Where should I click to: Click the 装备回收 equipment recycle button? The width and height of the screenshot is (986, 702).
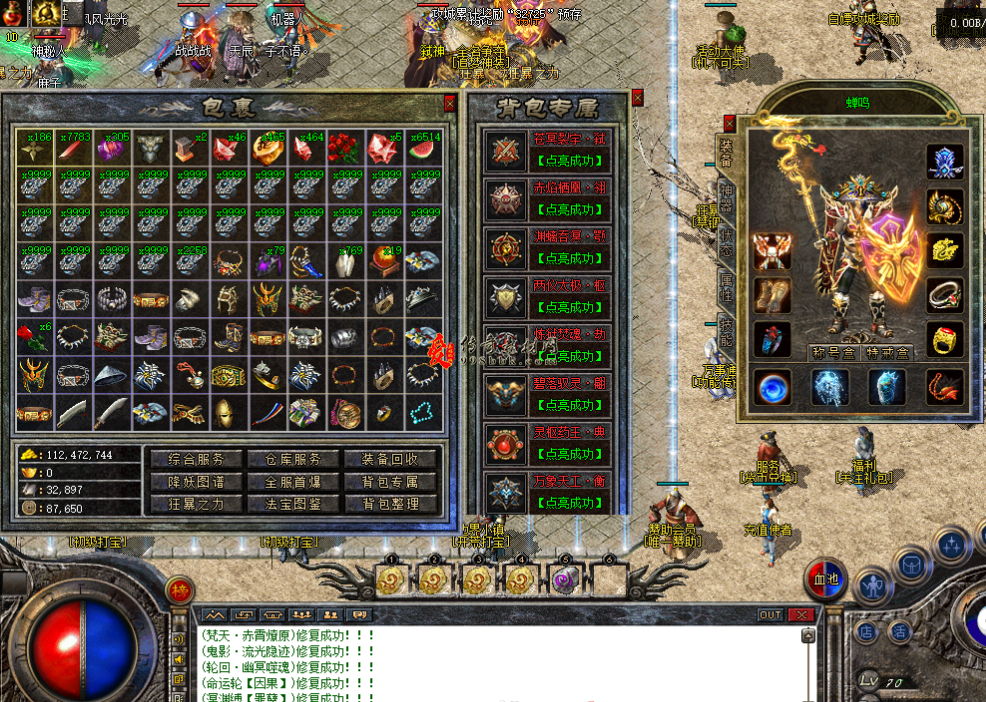coord(391,459)
